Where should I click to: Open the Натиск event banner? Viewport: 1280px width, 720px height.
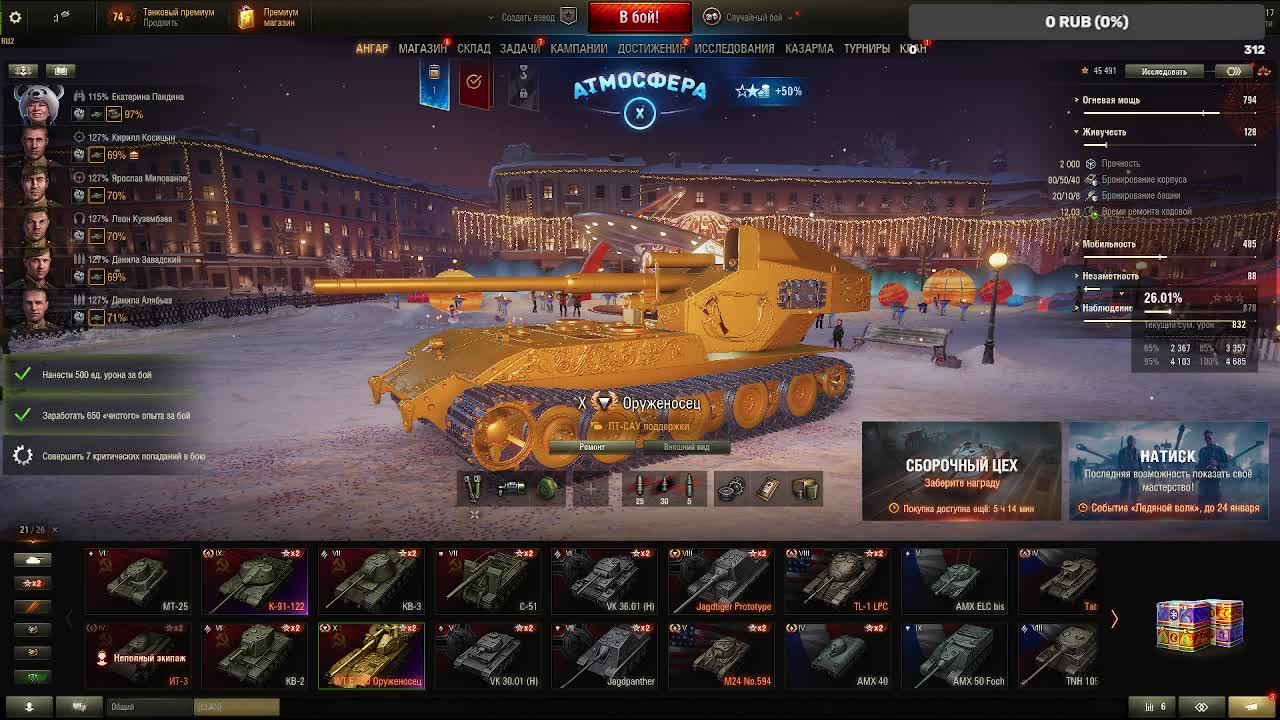coord(1168,471)
